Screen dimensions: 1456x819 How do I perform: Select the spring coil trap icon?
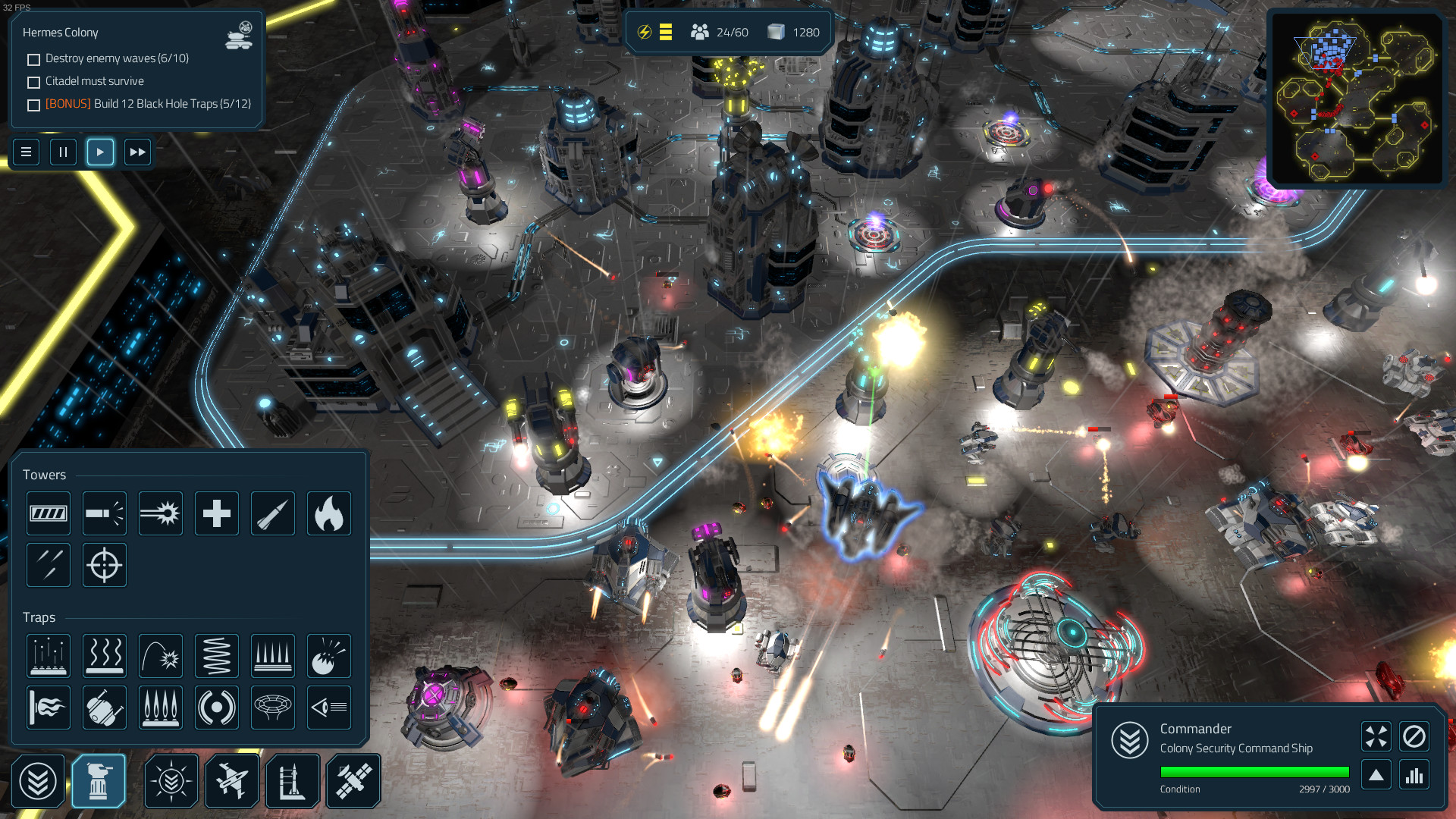[x=216, y=656]
